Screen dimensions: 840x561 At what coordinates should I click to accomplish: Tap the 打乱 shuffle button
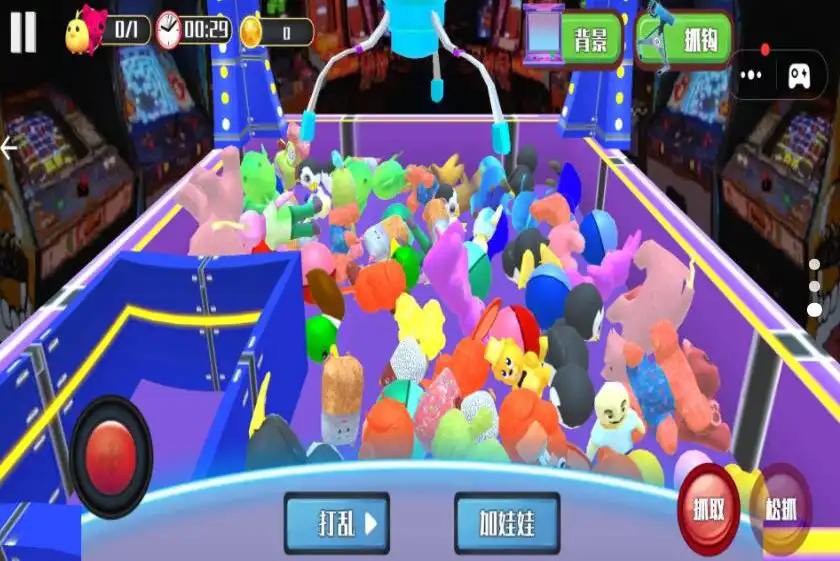(335, 523)
